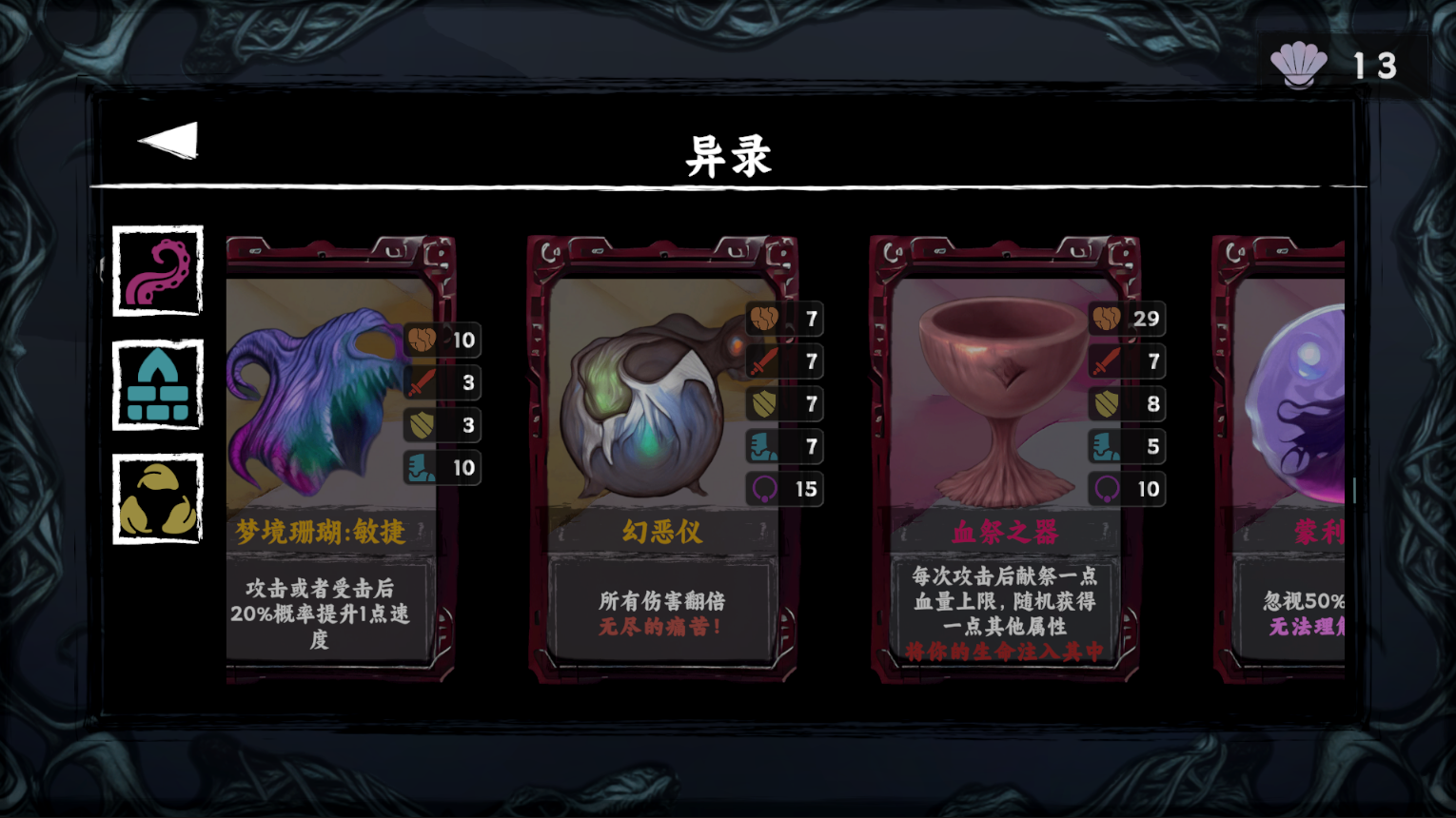Click the 幻恶仪 card title
Image resolution: width=1456 pixels, height=818 pixels.
[x=663, y=534]
